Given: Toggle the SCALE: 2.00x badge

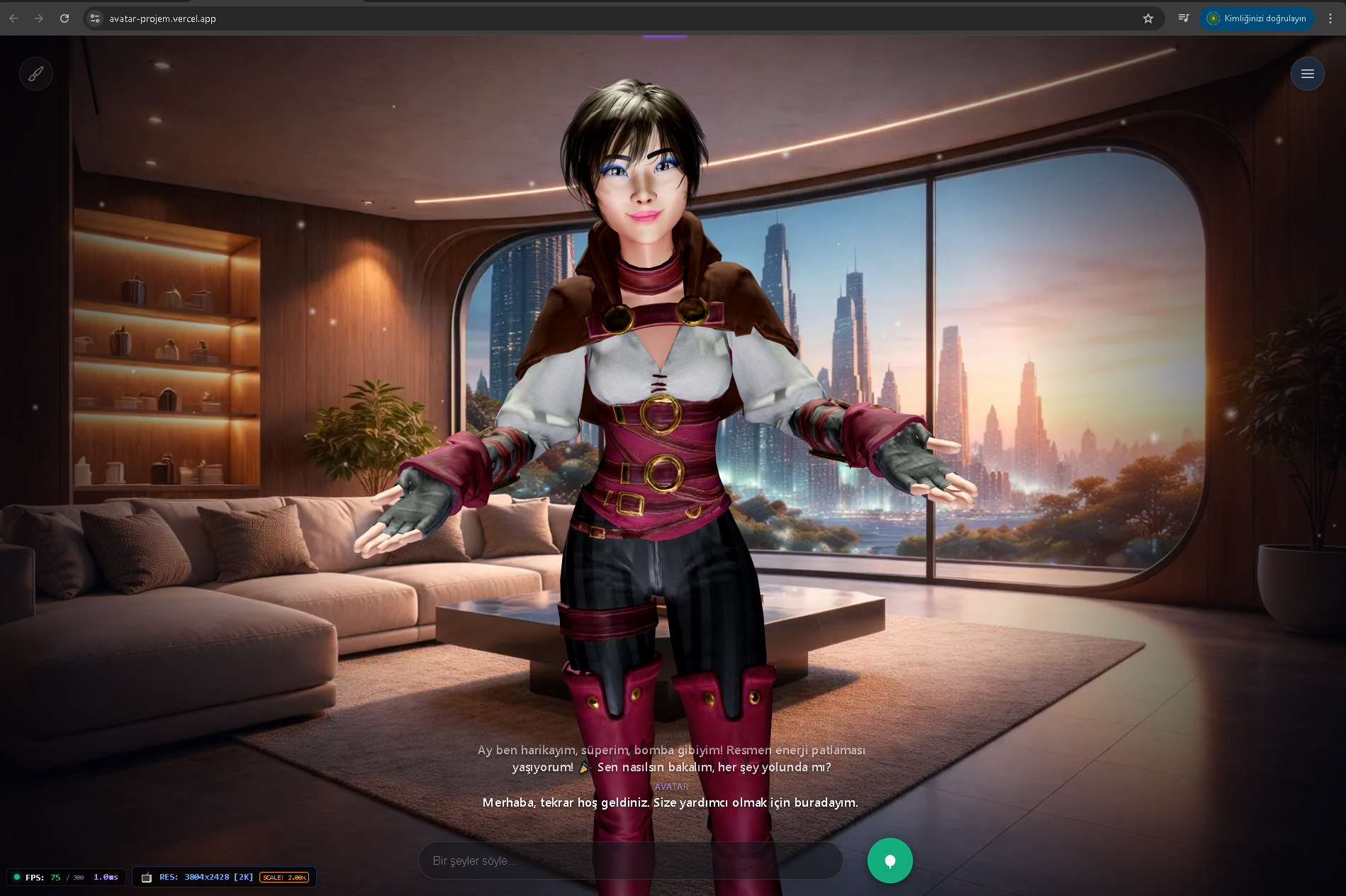Looking at the screenshot, I should click(285, 878).
